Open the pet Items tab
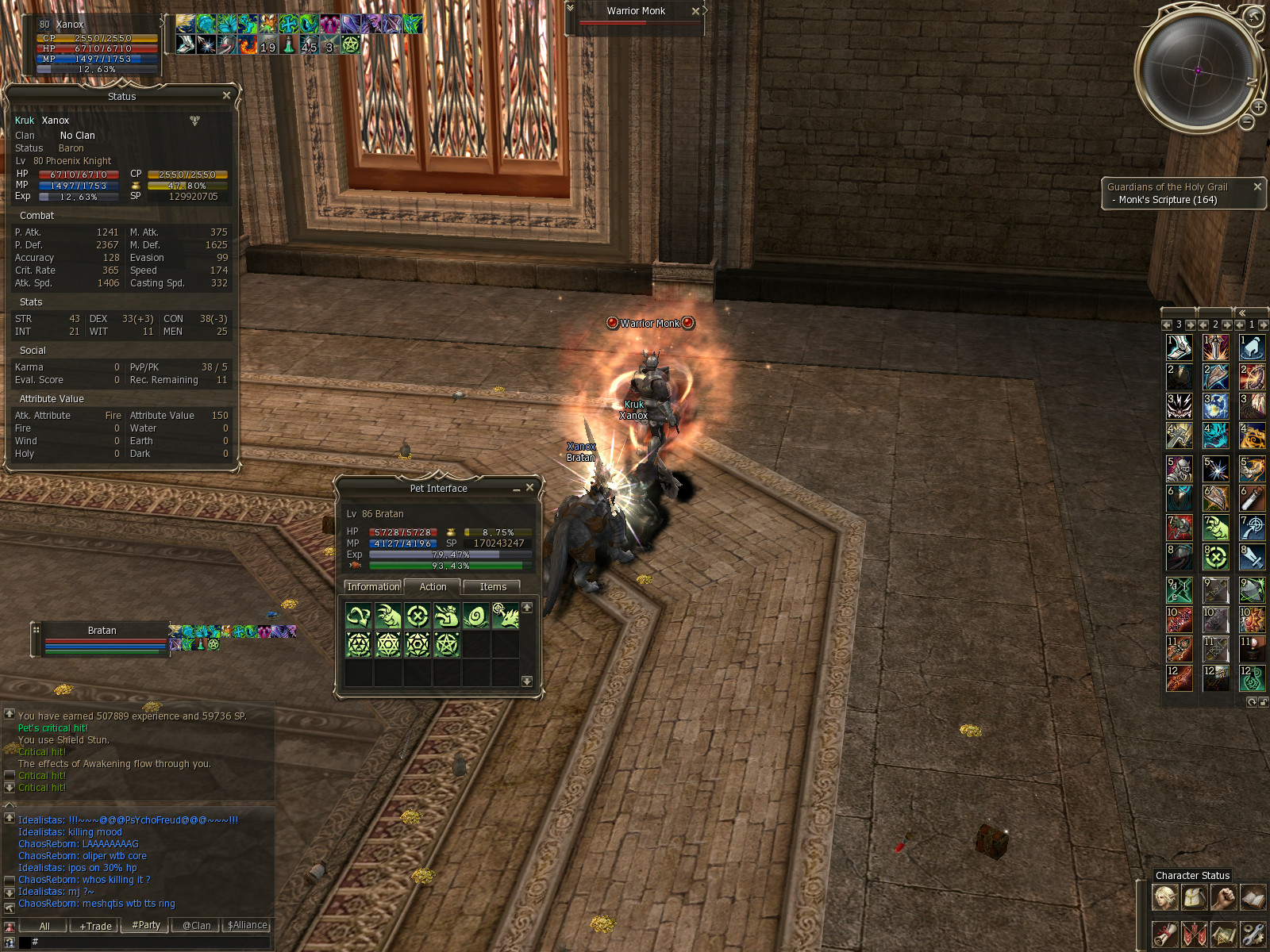 [x=493, y=587]
